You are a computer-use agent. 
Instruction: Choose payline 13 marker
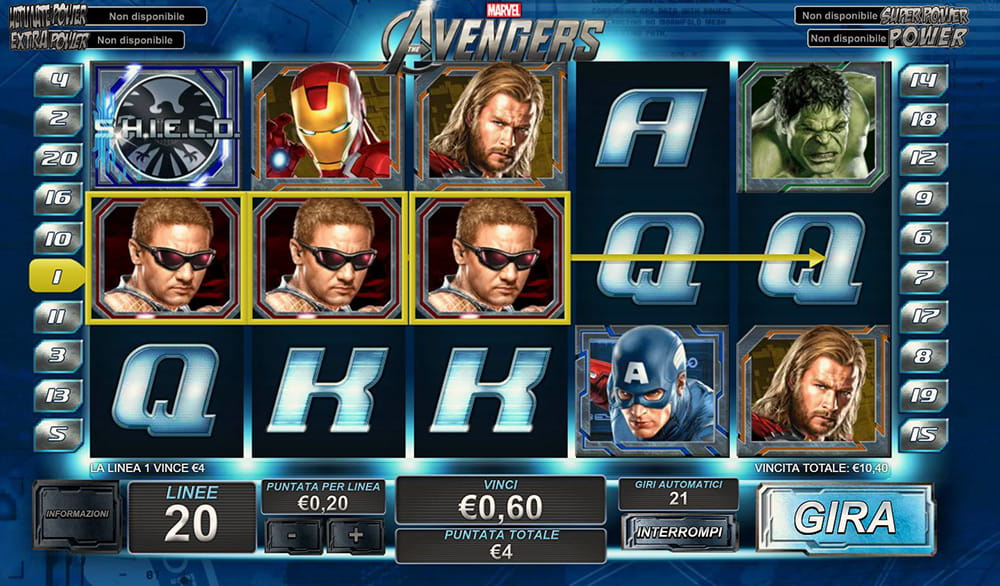pos(59,395)
